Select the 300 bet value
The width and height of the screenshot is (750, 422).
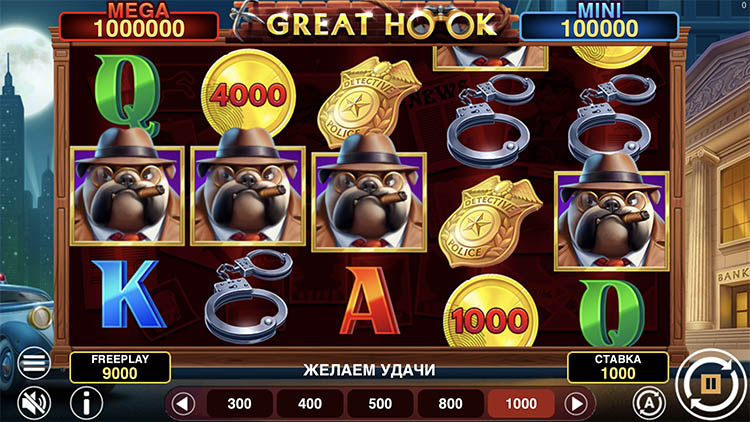point(240,404)
